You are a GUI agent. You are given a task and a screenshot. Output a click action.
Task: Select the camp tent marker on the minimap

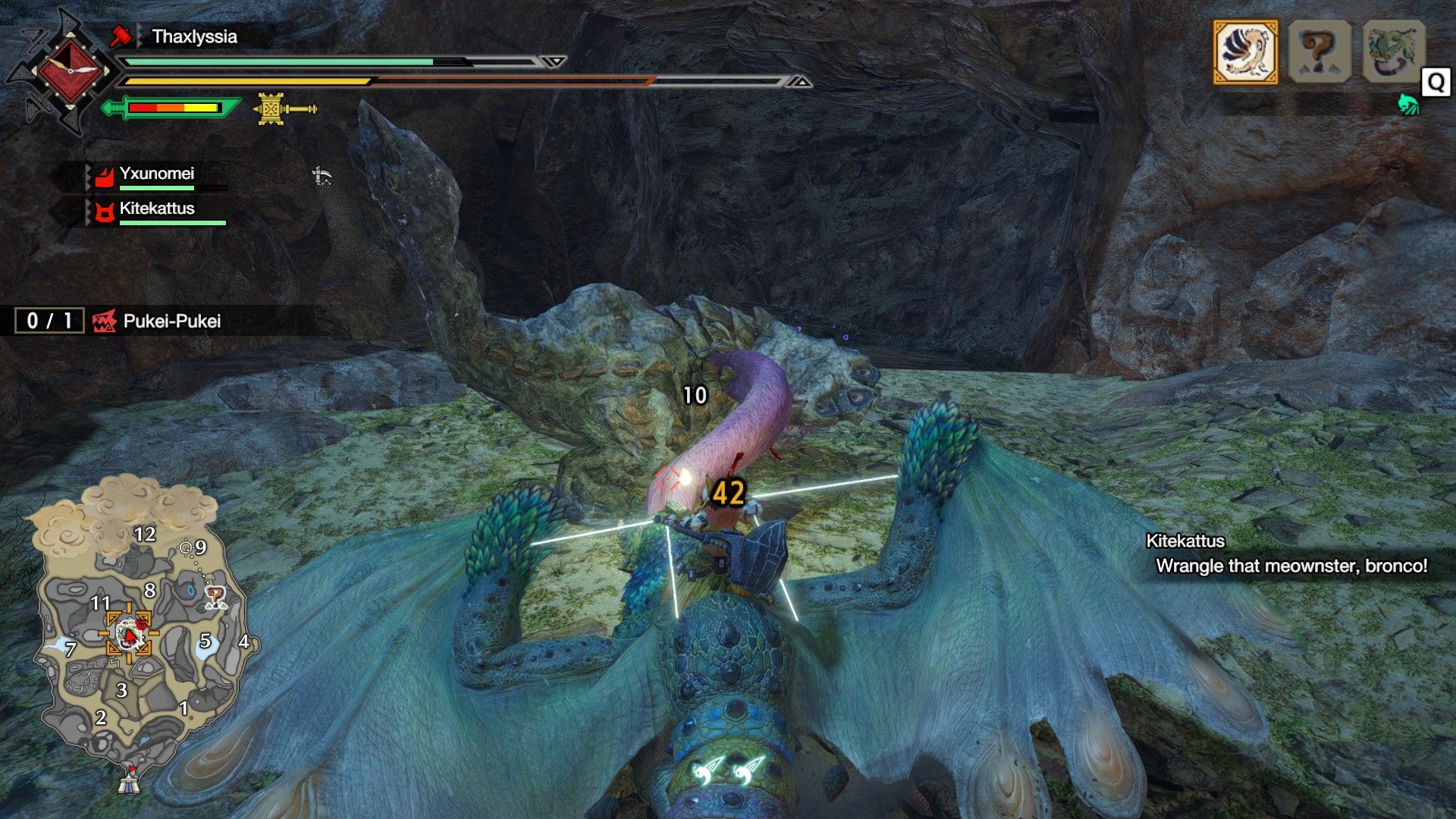tap(129, 780)
